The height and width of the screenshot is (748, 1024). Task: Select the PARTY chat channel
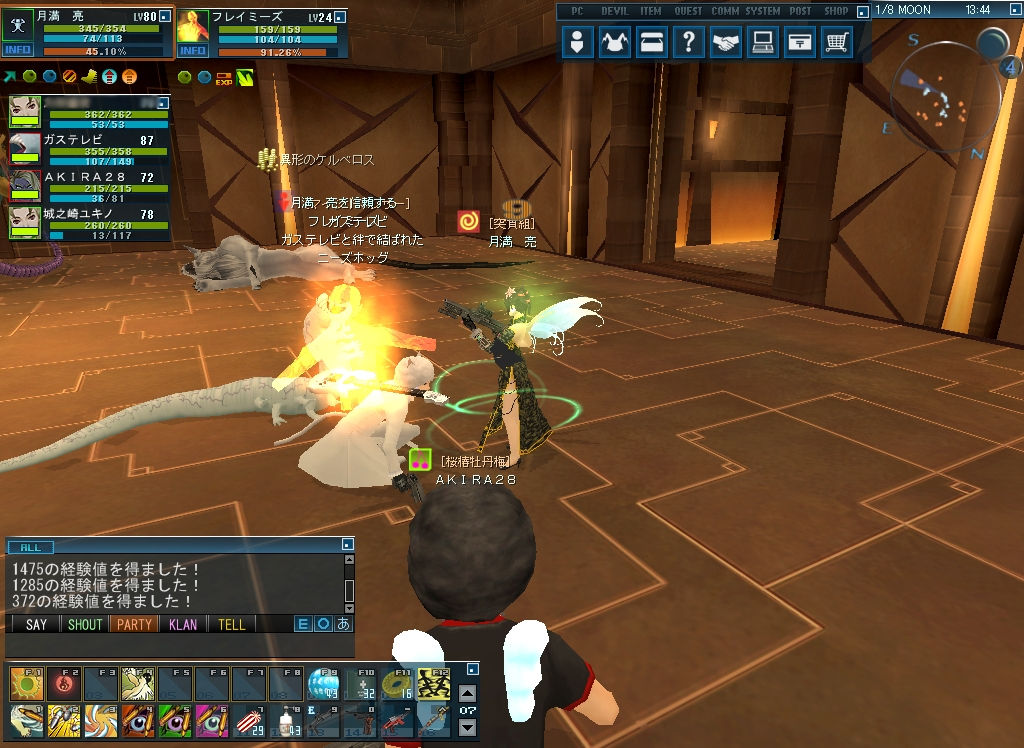(133, 624)
